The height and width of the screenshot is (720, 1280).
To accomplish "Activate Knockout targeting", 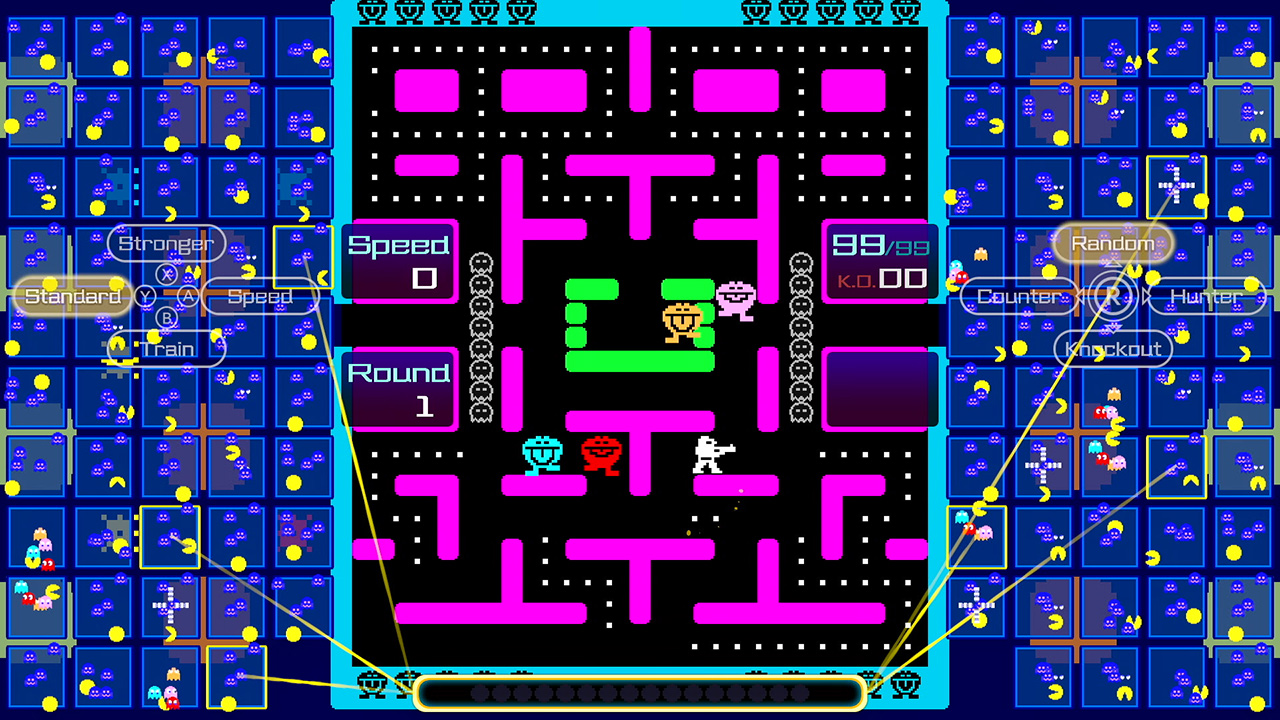I will [x=1113, y=348].
